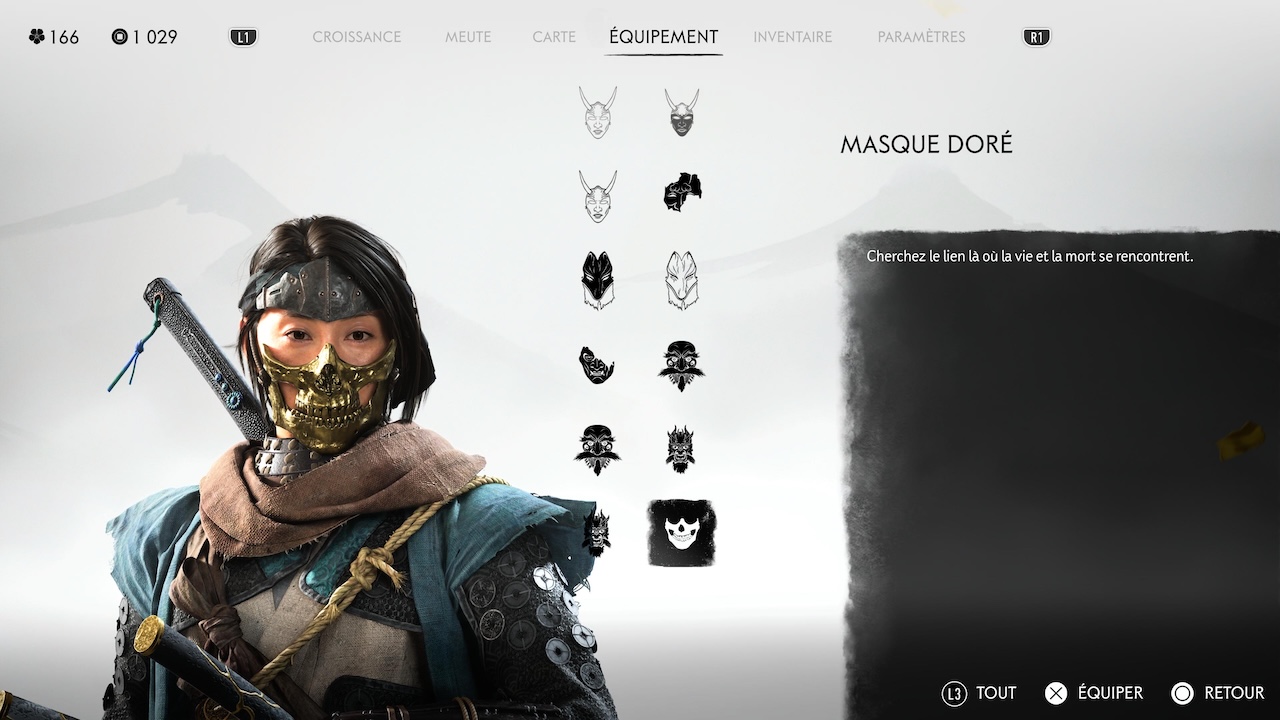This screenshot has width=1280, height=720.
Task: Select the Équipement tab
Action: [x=663, y=37]
